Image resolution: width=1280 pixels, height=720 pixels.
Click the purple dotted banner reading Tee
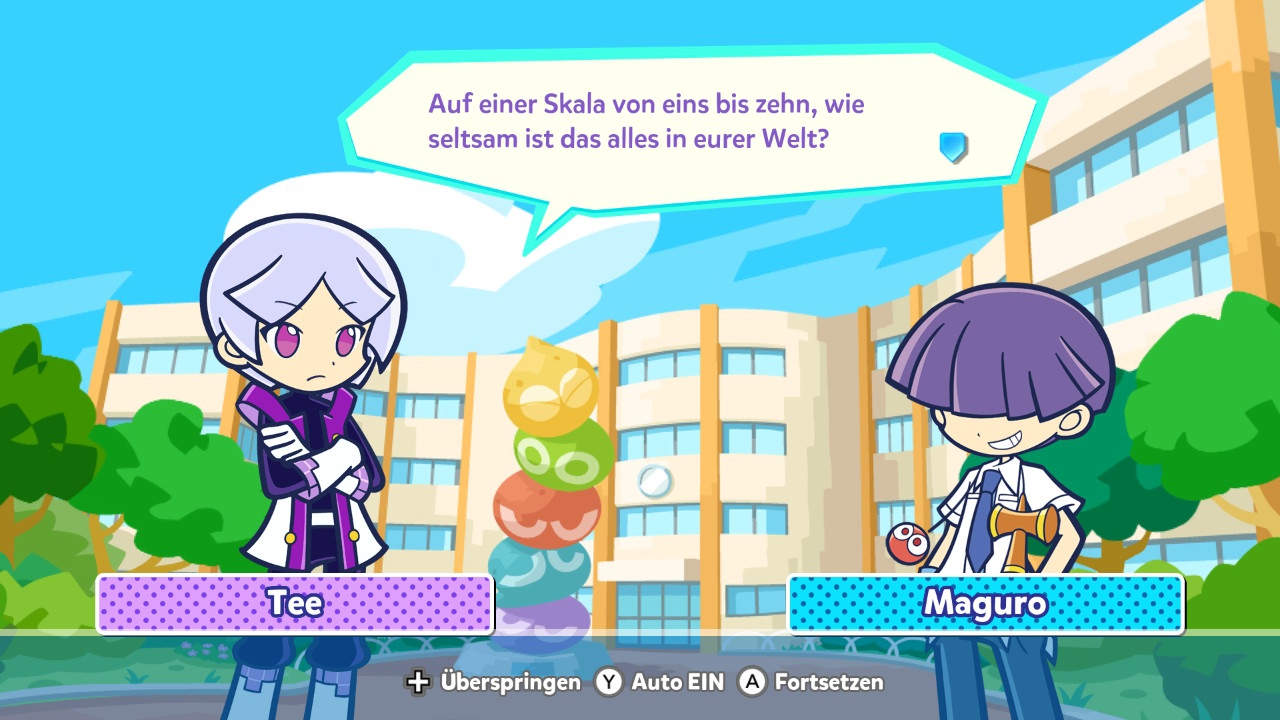pyautogui.click(x=295, y=603)
